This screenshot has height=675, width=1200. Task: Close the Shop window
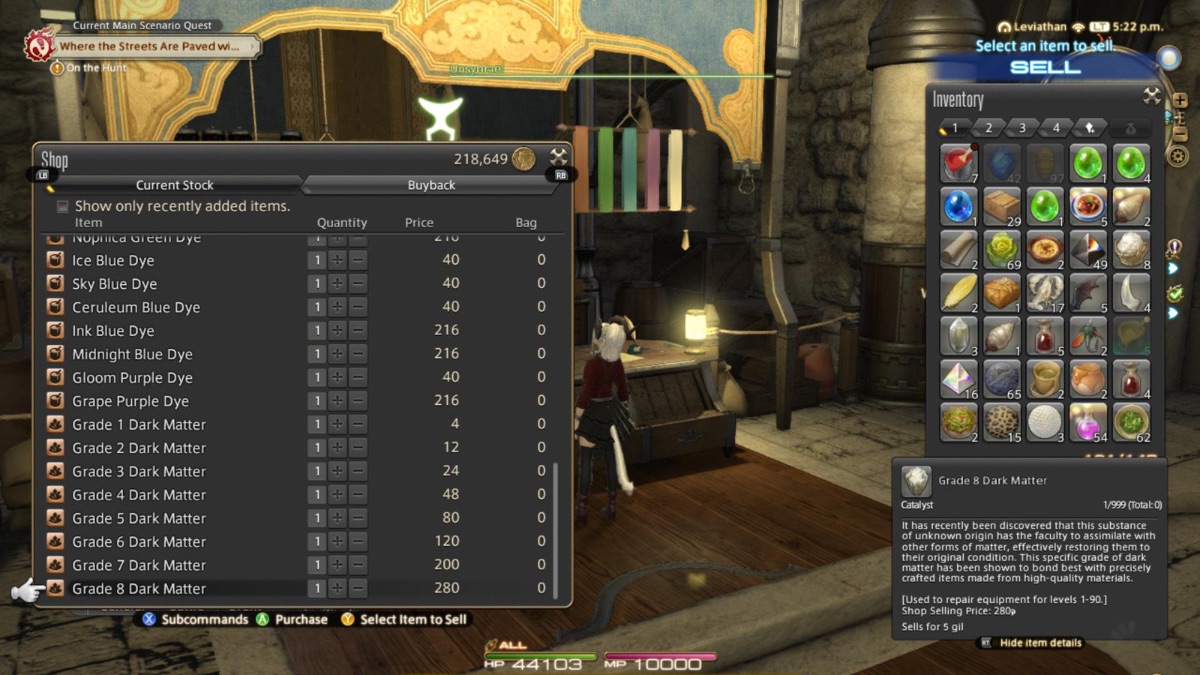558,157
